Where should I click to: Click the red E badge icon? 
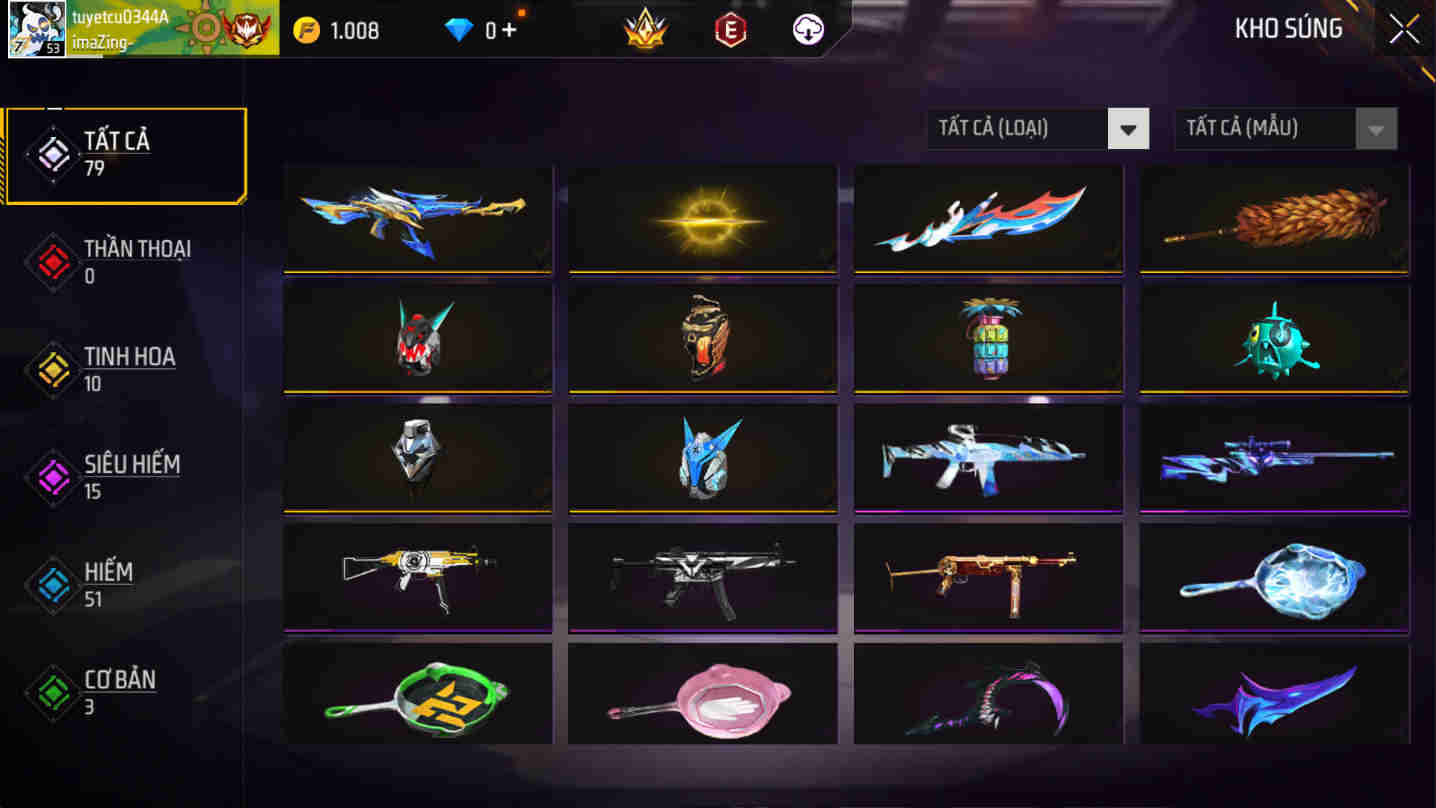pos(729,30)
